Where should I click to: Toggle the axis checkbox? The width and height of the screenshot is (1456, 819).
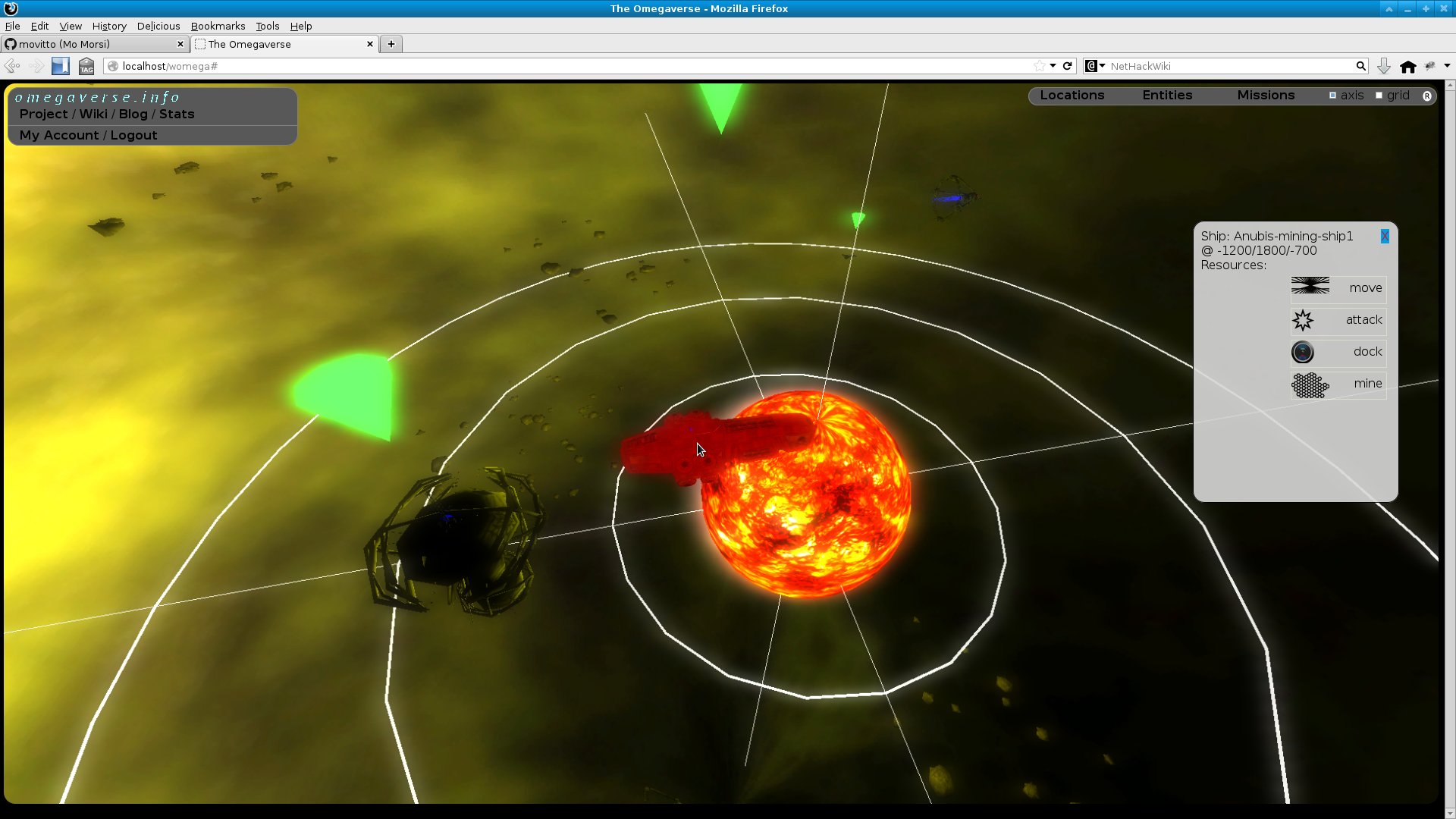[1333, 95]
